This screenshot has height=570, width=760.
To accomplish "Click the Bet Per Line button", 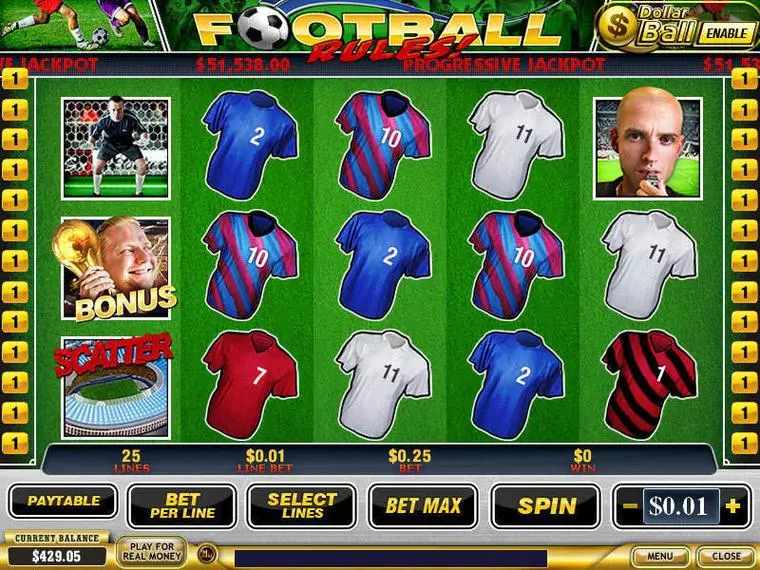I will 182,506.
